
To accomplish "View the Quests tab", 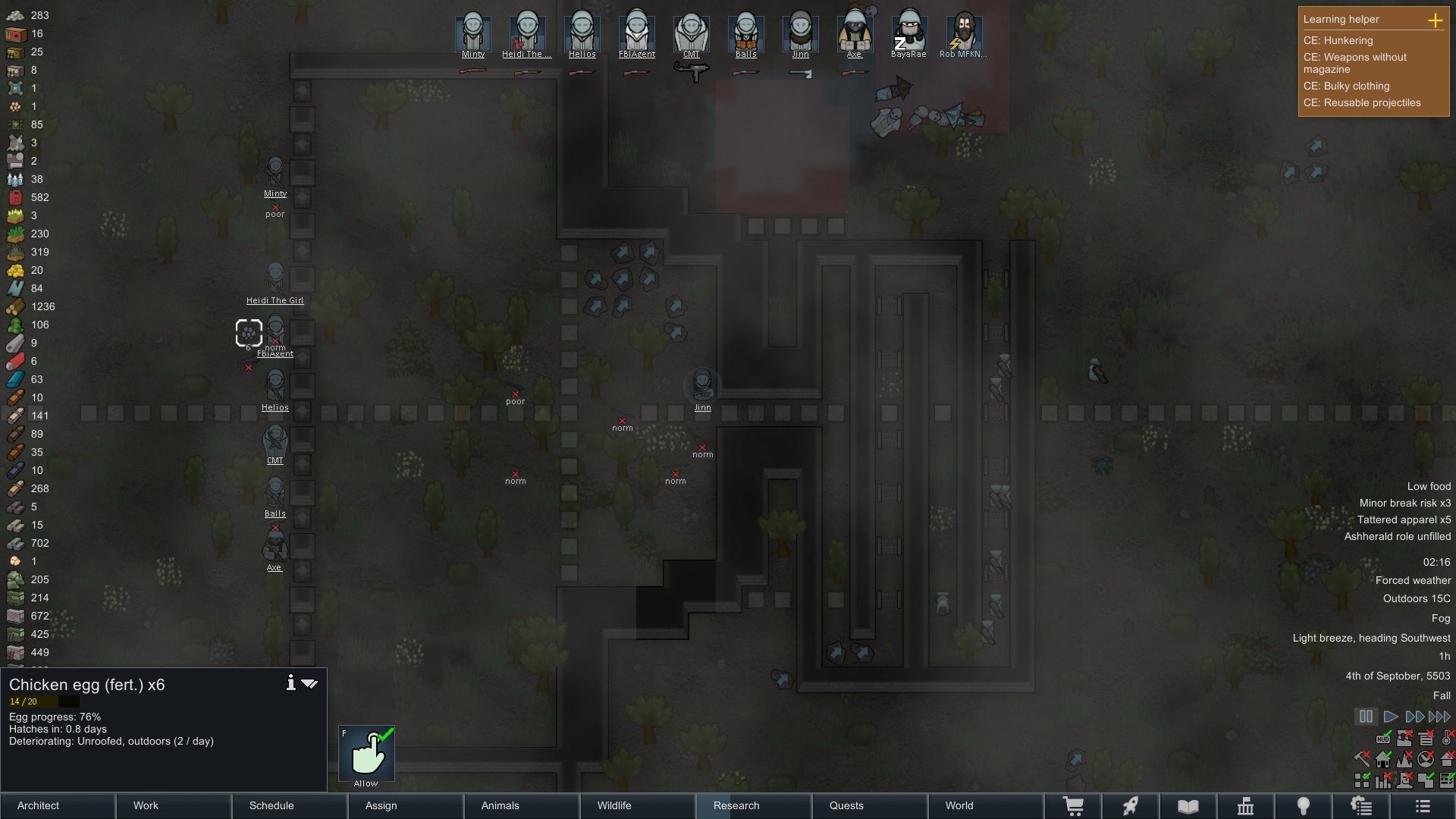I will coord(870,805).
